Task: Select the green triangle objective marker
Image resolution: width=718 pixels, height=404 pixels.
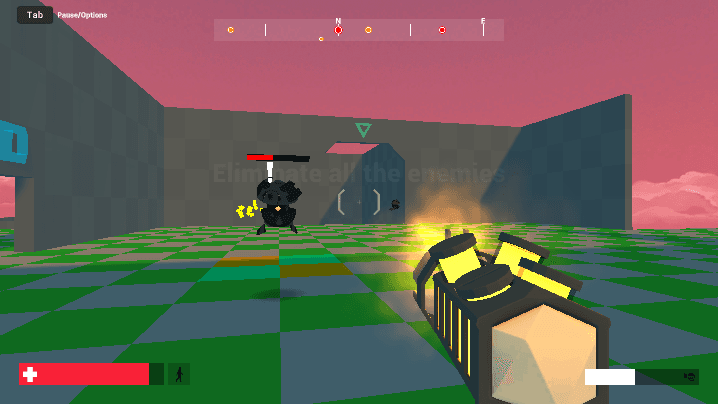Action: pyautogui.click(x=363, y=130)
